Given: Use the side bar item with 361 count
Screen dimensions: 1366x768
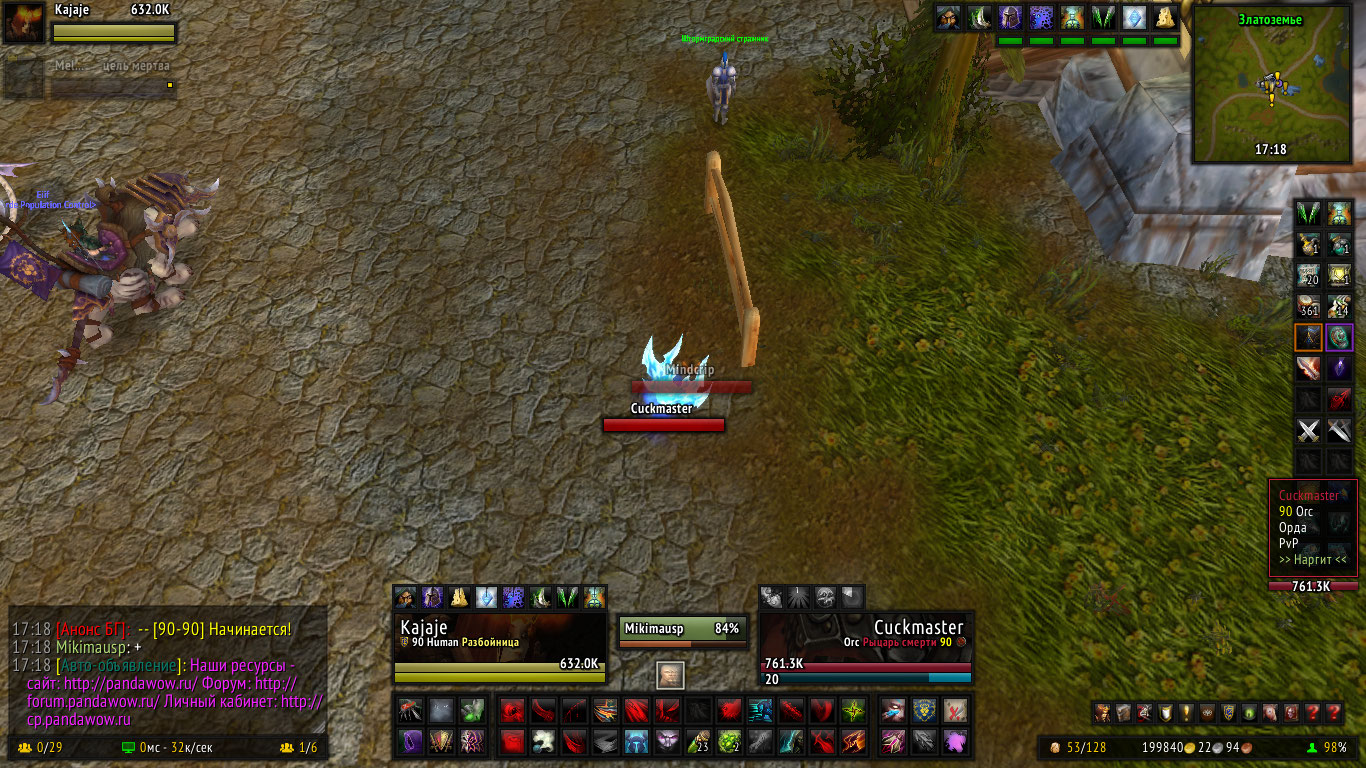Looking at the screenshot, I should (x=1309, y=306).
